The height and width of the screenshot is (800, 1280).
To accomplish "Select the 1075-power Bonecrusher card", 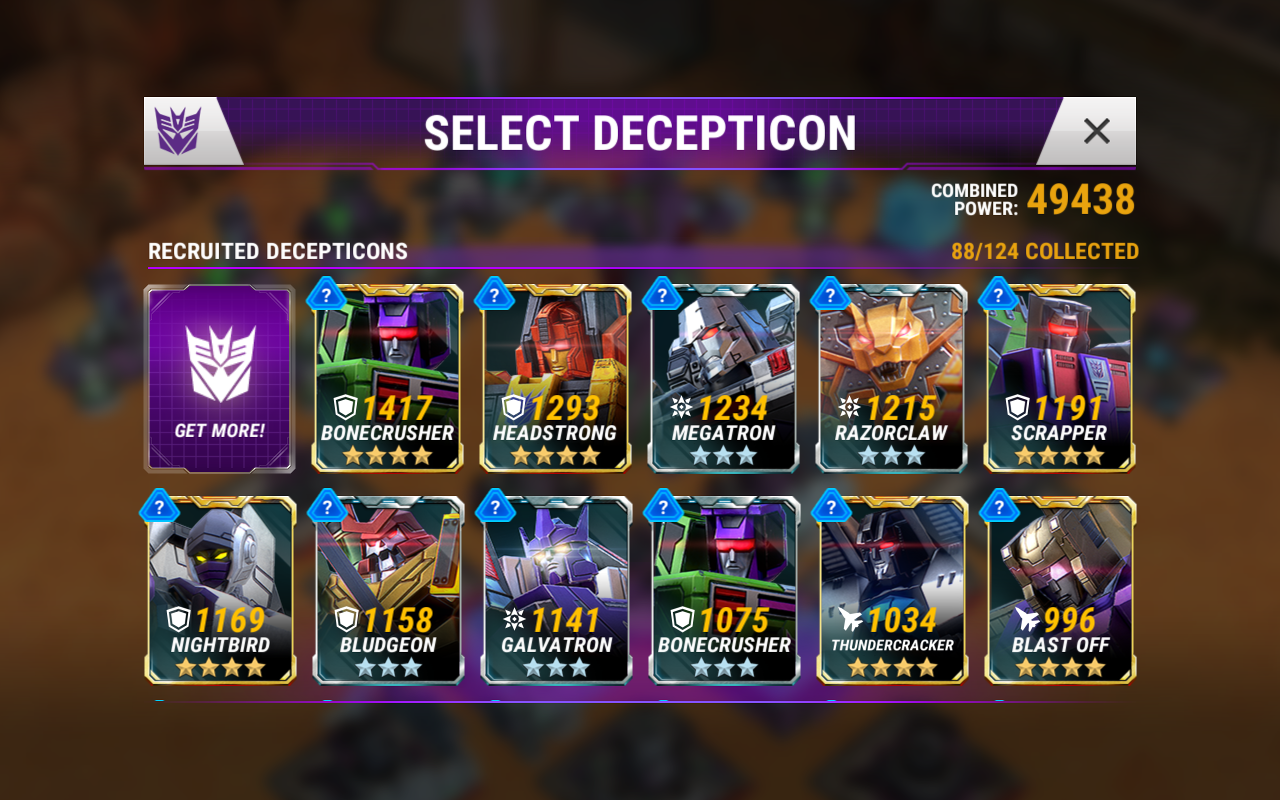I will click(723, 590).
